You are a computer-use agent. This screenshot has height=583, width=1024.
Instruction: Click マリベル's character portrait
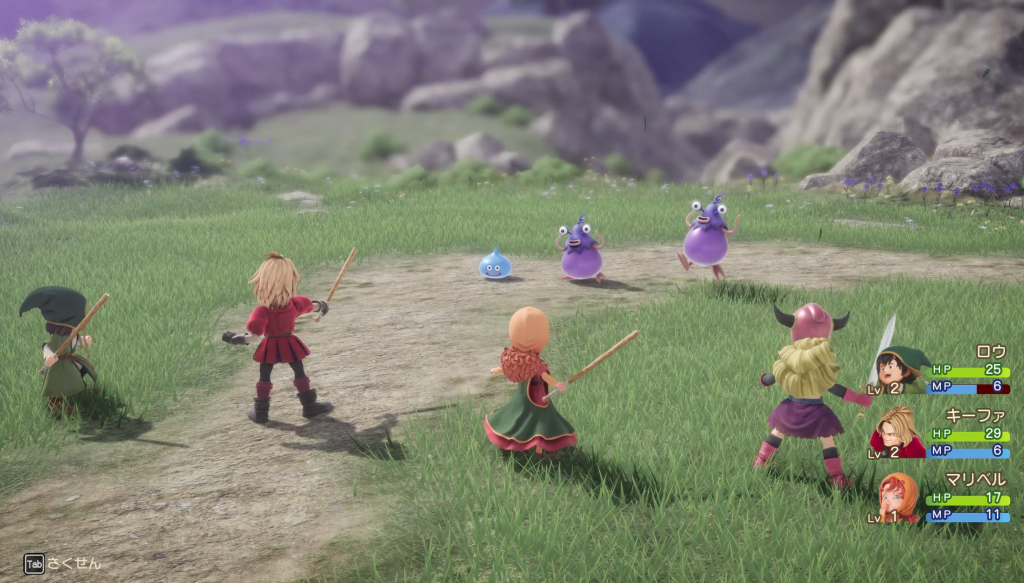click(899, 497)
